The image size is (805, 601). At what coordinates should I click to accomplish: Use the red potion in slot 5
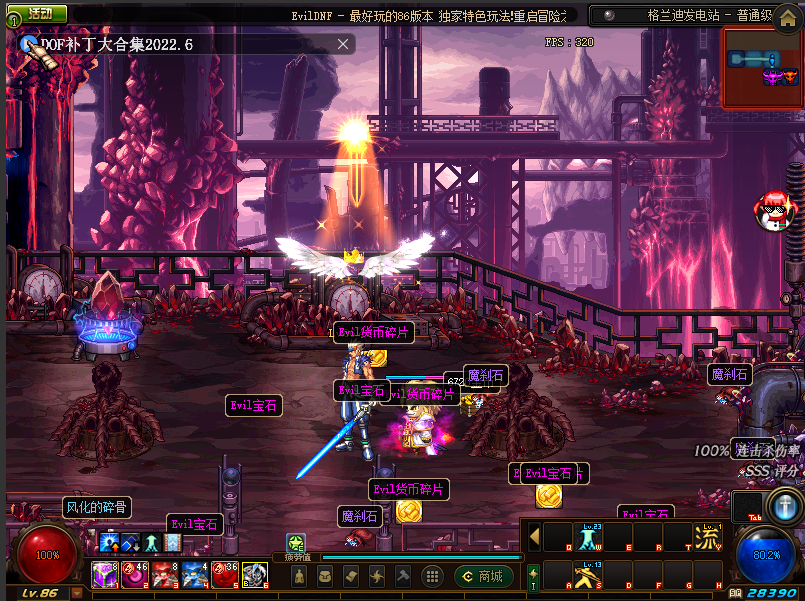pyautogui.click(x=225, y=575)
